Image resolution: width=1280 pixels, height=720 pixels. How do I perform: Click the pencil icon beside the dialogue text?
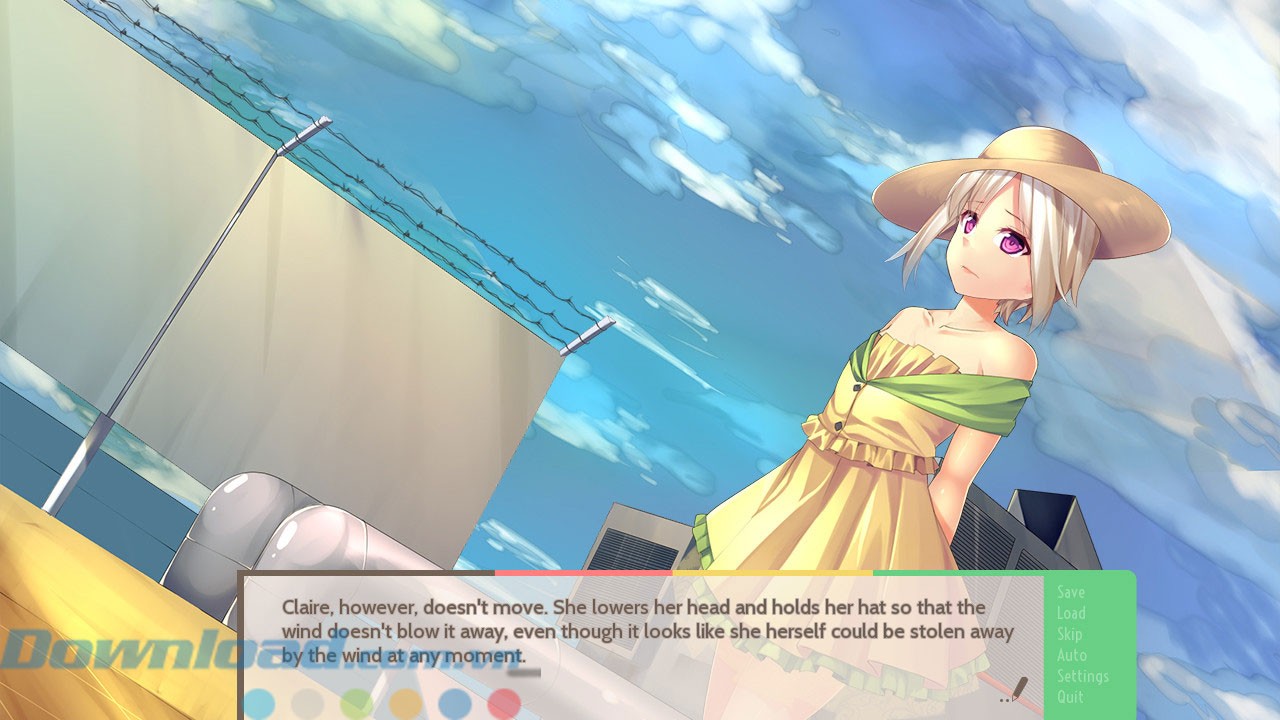(1019, 687)
